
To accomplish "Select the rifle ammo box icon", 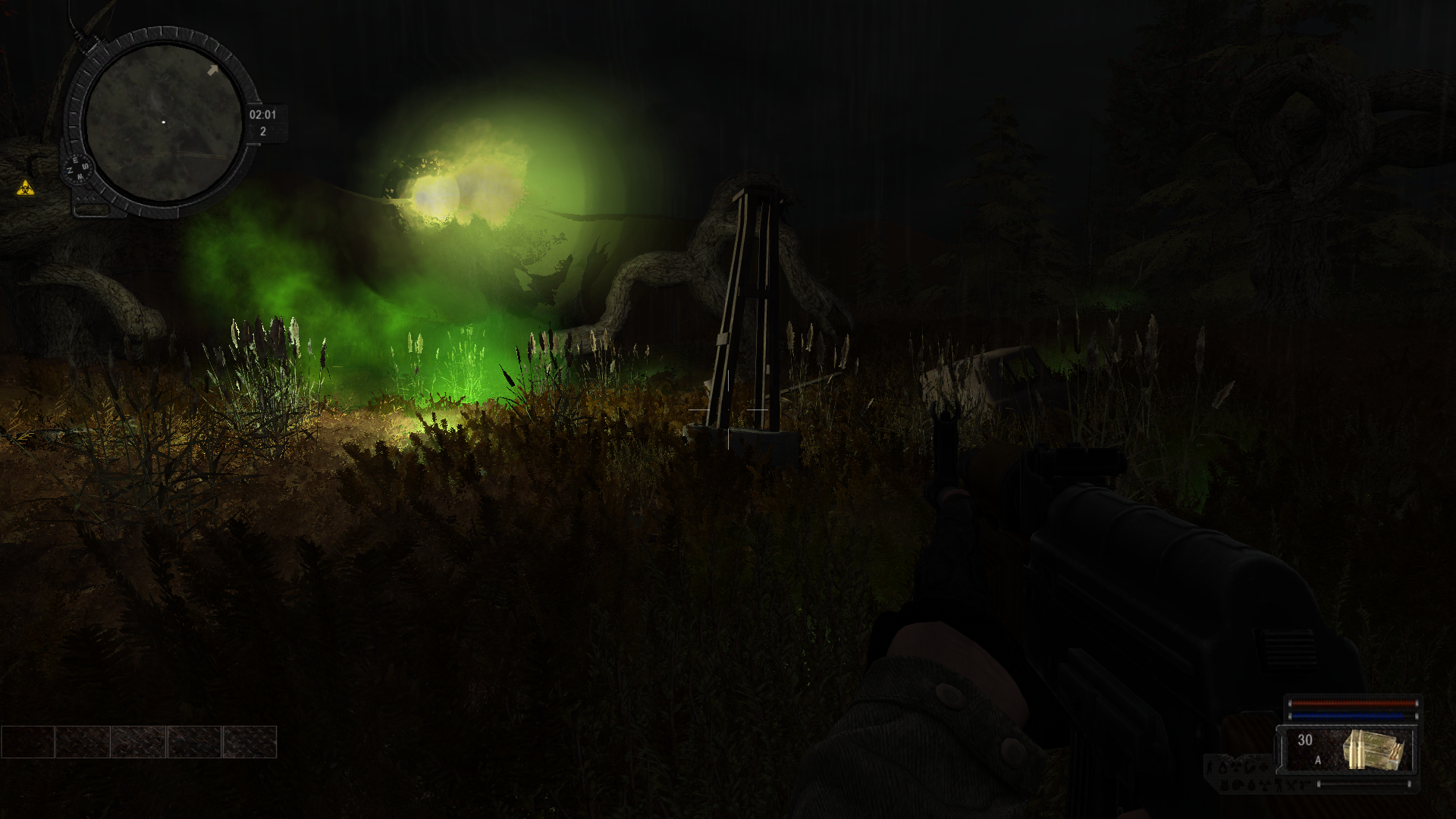I will pos(1373,750).
